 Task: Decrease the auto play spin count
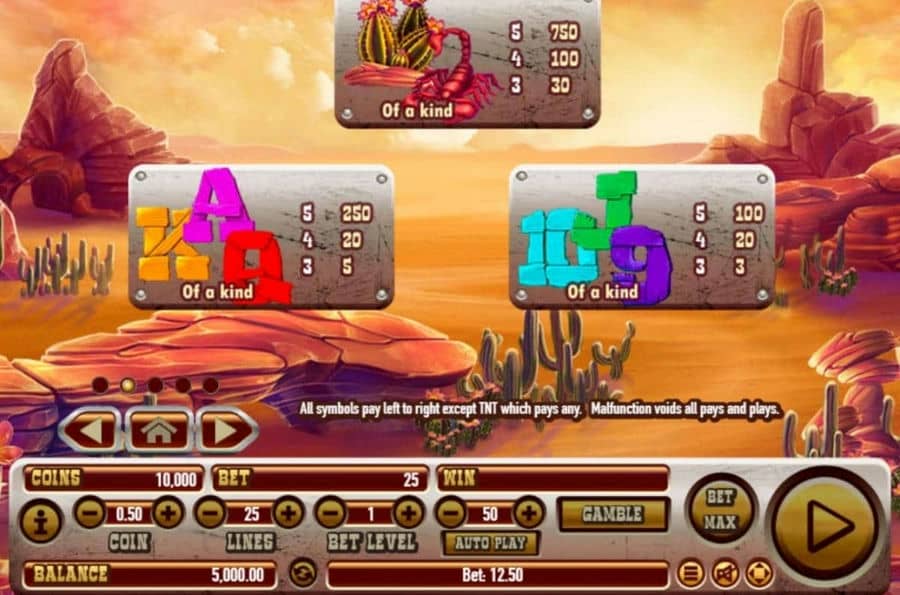[x=452, y=513]
